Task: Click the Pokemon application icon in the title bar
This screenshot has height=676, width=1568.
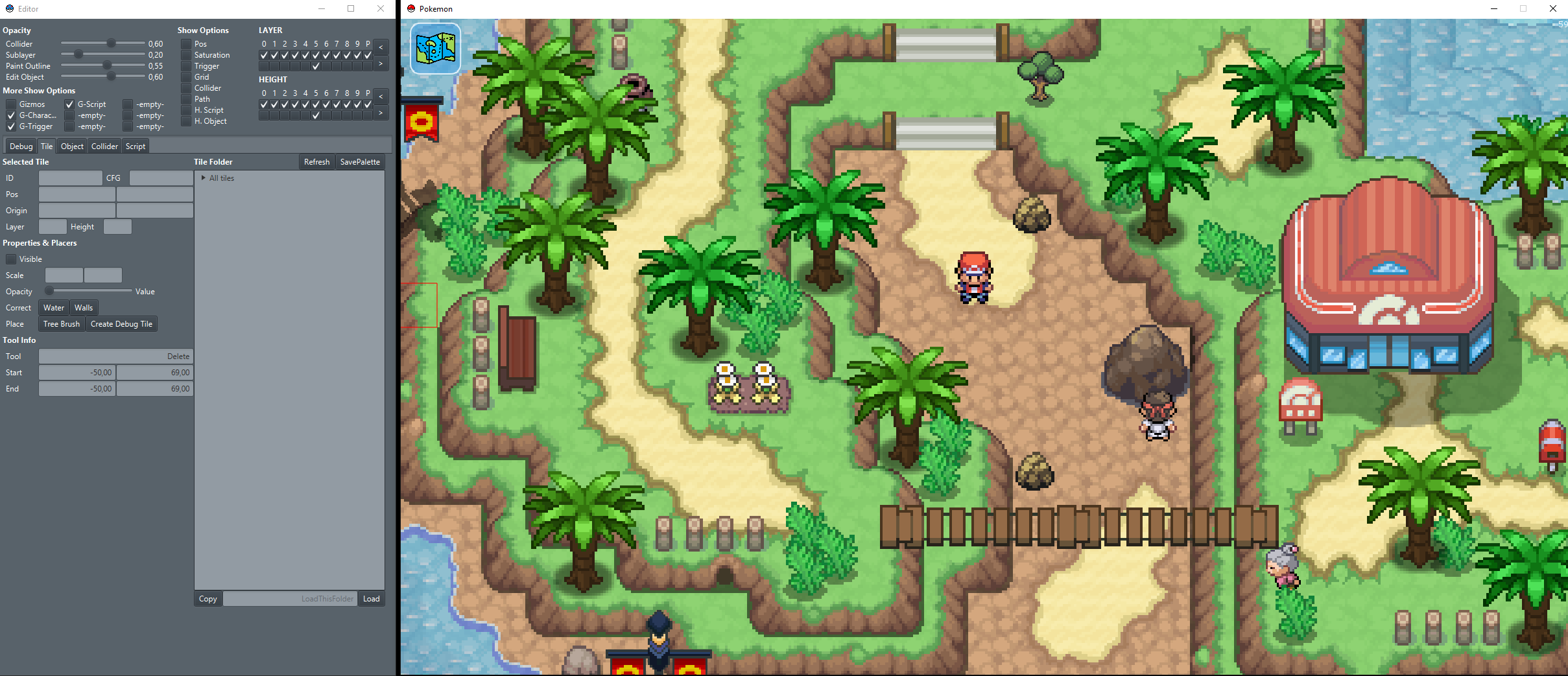Action: tap(412, 8)
